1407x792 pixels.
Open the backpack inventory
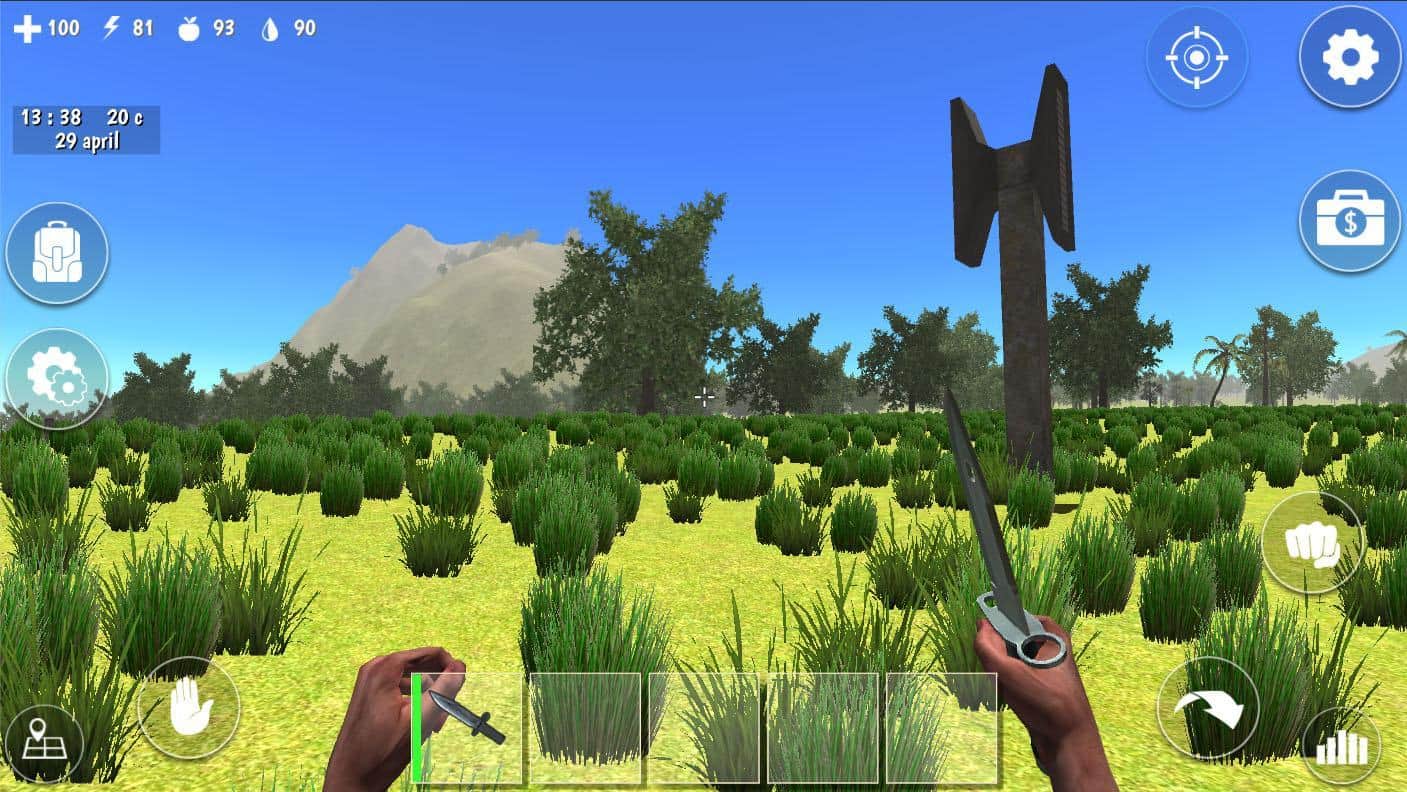[x=57, y=253]
